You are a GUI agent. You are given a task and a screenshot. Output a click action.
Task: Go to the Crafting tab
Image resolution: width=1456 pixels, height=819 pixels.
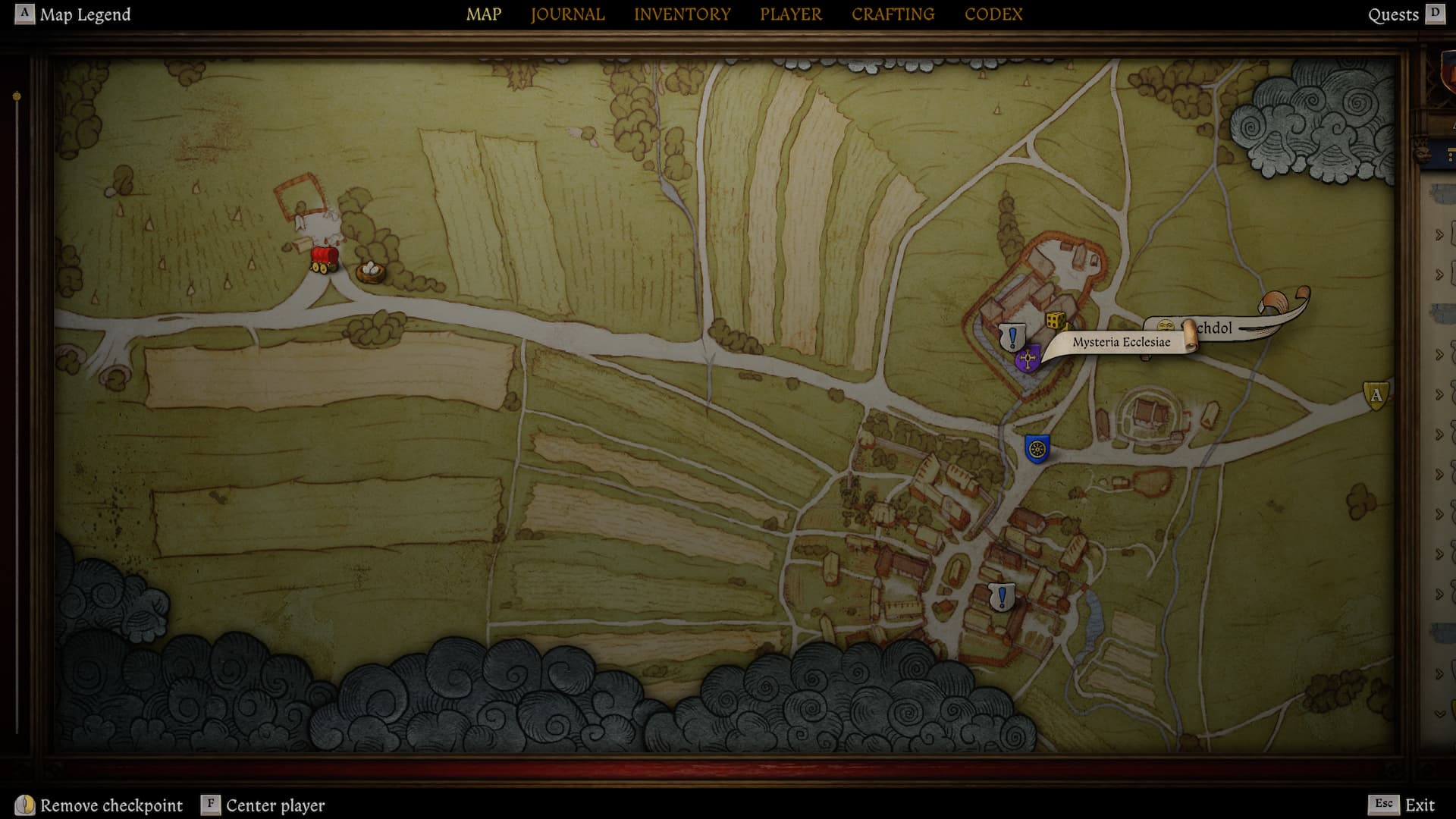coord(893,14)
